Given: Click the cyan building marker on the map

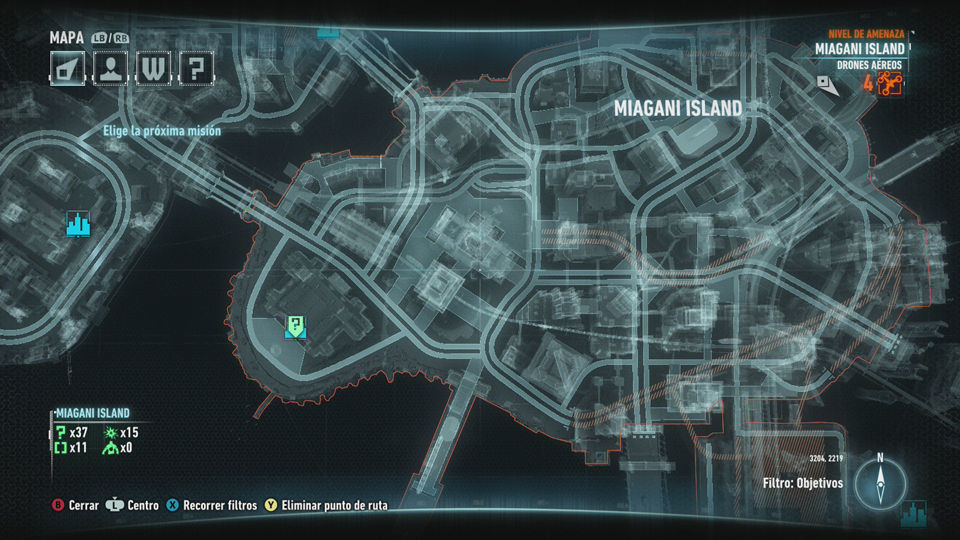Looking at the screenshot, I should (78, 223).
